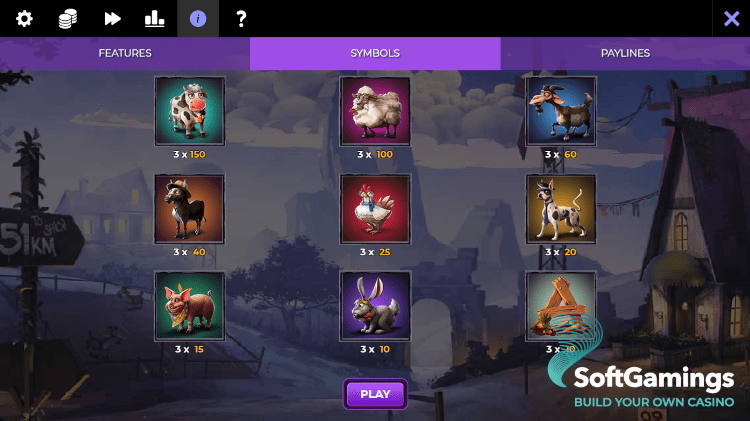This screenshot has height=421, width=750.
Task: Select the Symbols tab
Action: coord(375,53)
